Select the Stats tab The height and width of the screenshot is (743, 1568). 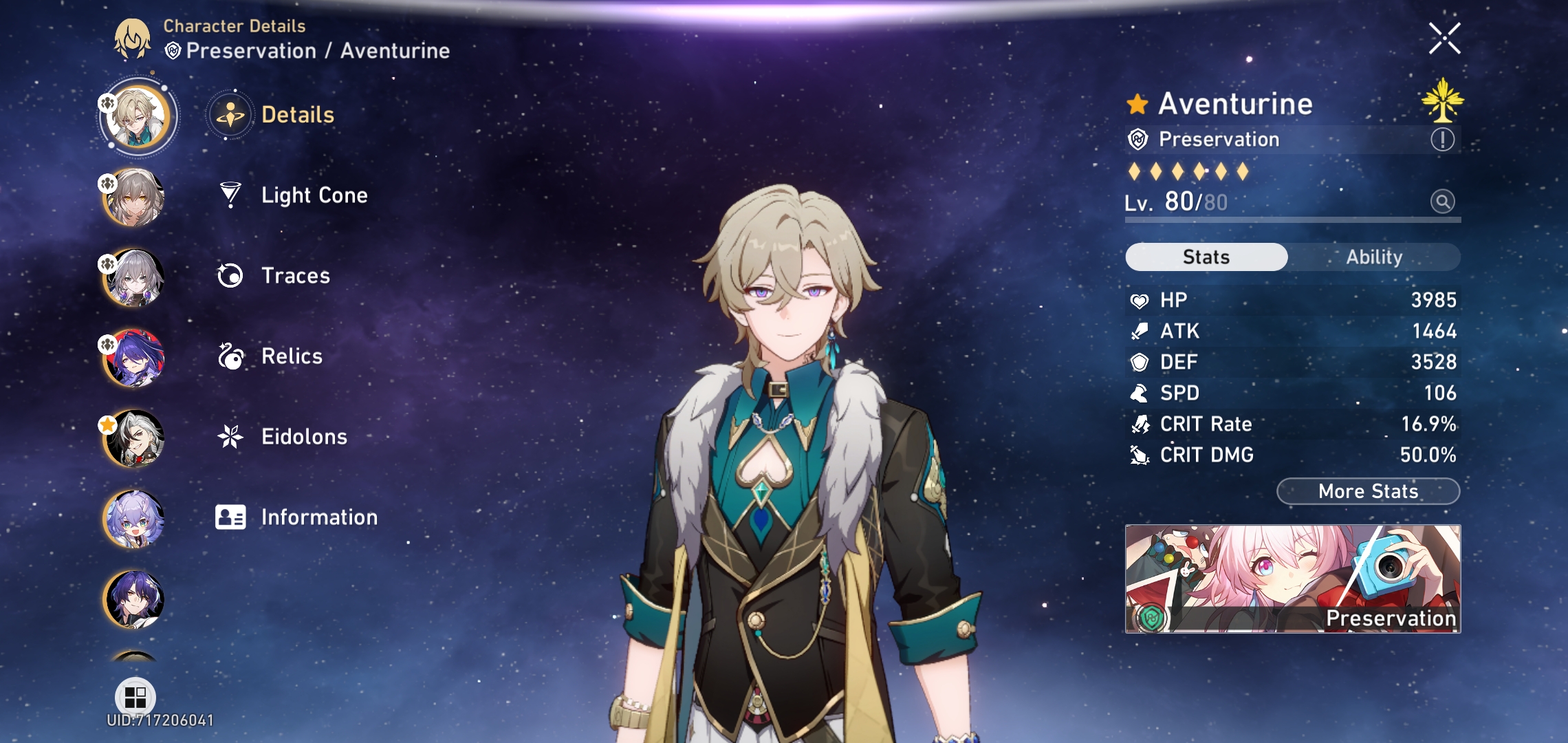[x=1205, y=257]
